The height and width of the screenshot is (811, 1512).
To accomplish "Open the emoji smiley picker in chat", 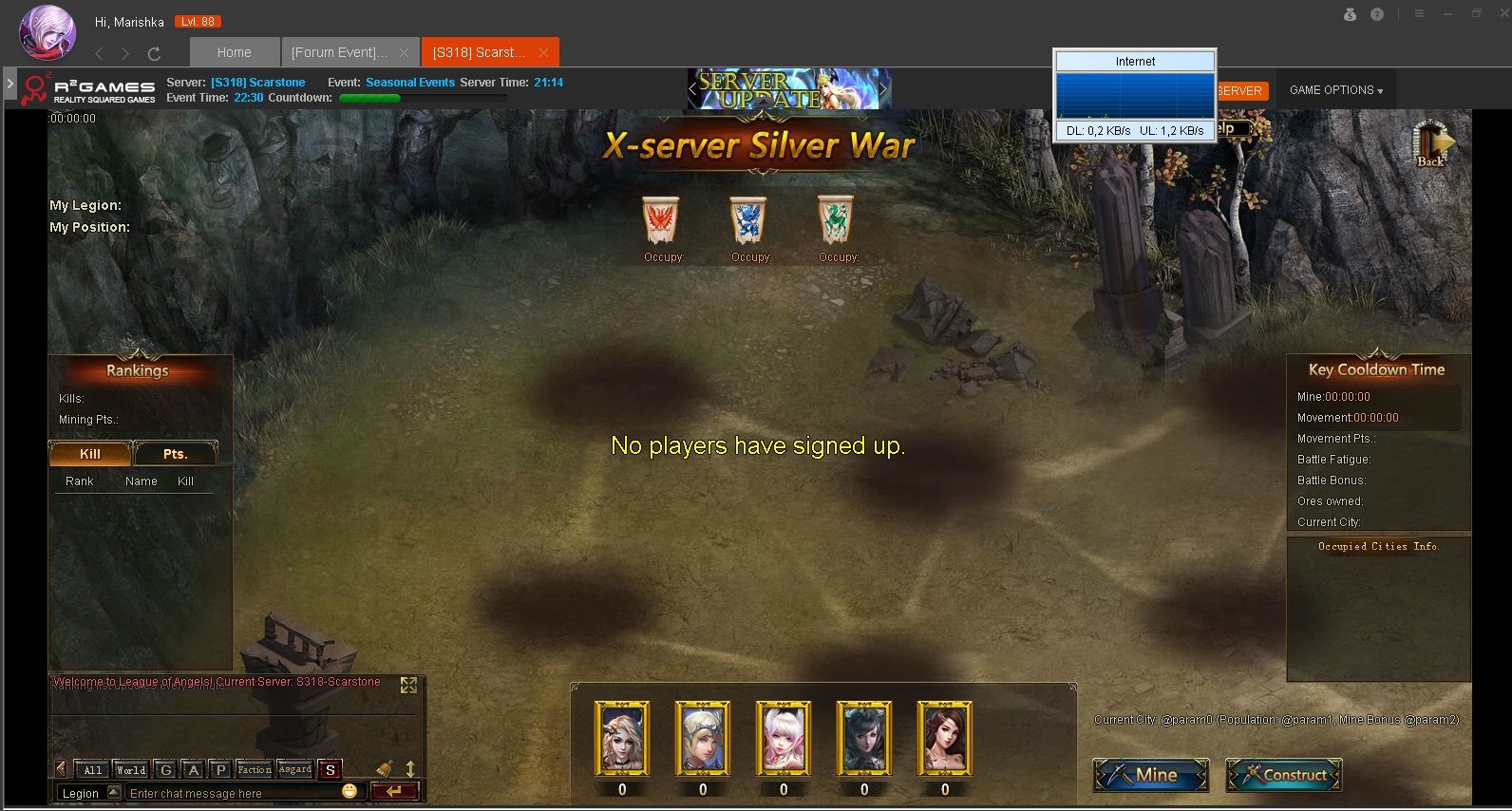I will click(350, 791).
